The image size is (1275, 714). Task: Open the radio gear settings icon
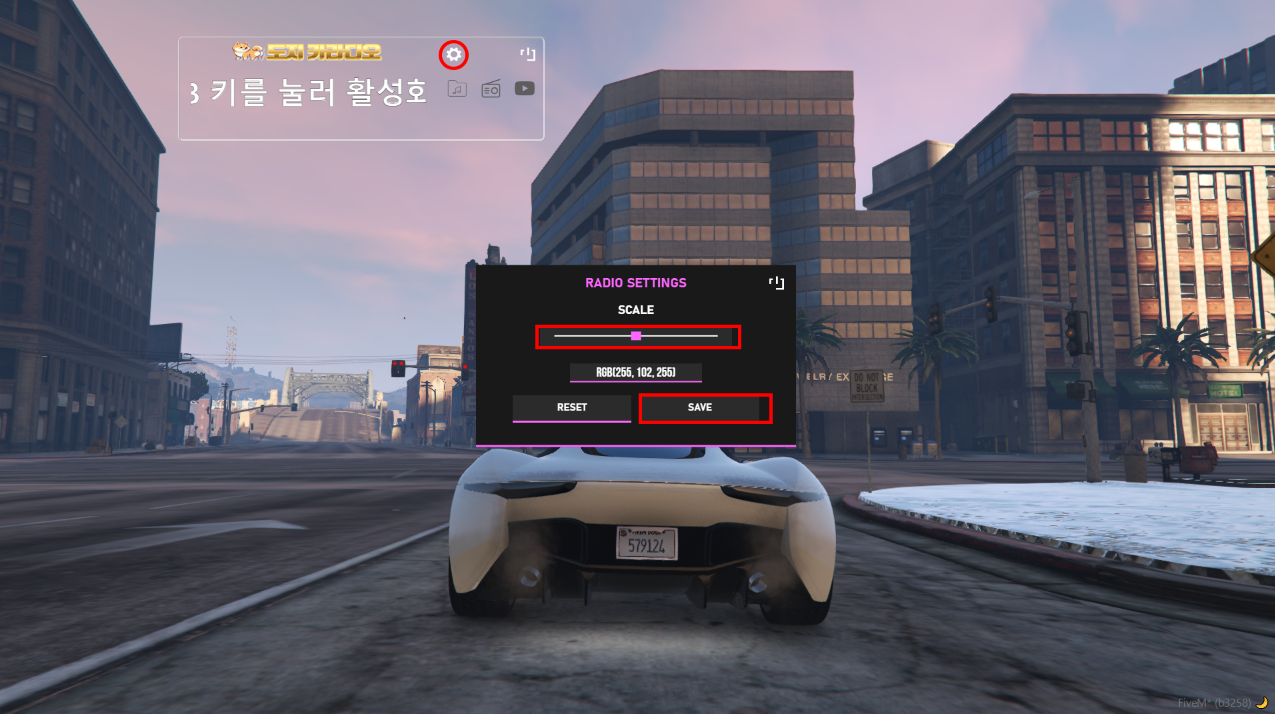click(x=454, y=54)
